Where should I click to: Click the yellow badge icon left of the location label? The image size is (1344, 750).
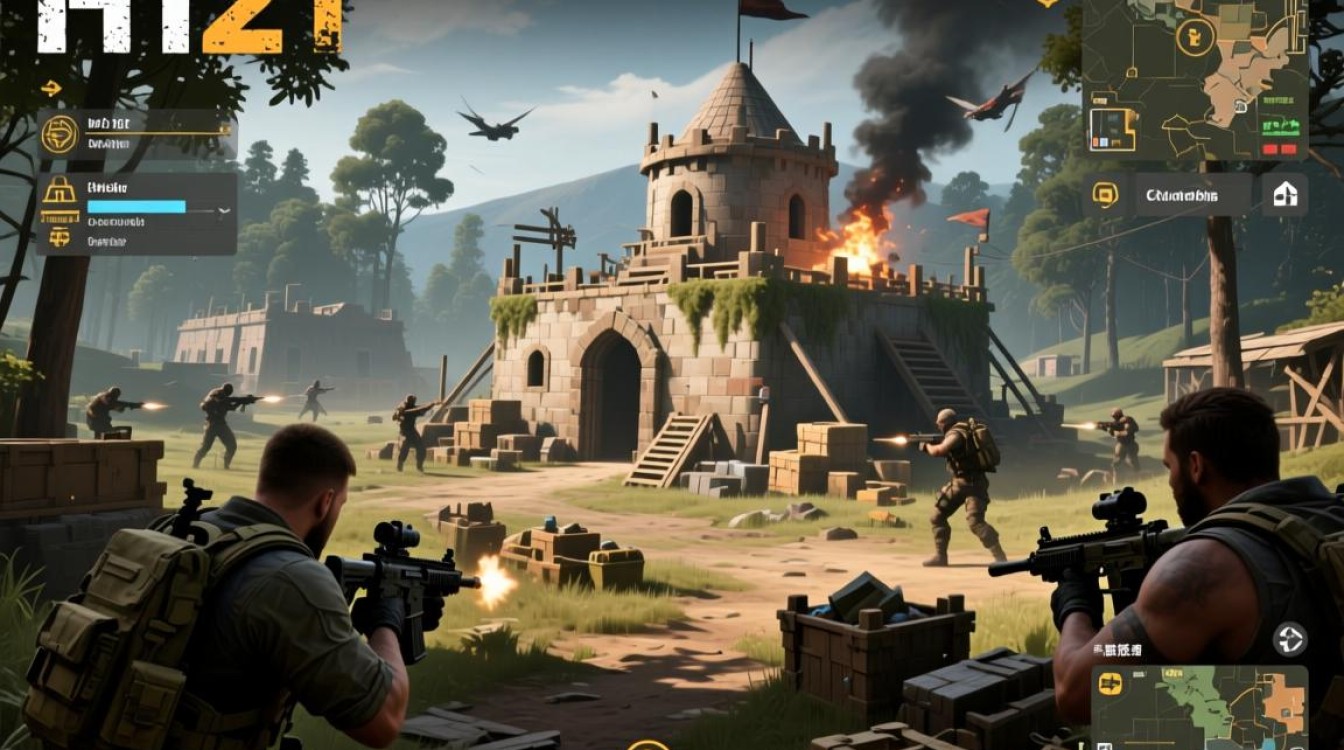pyautogui.click(x=1105, y=195)
